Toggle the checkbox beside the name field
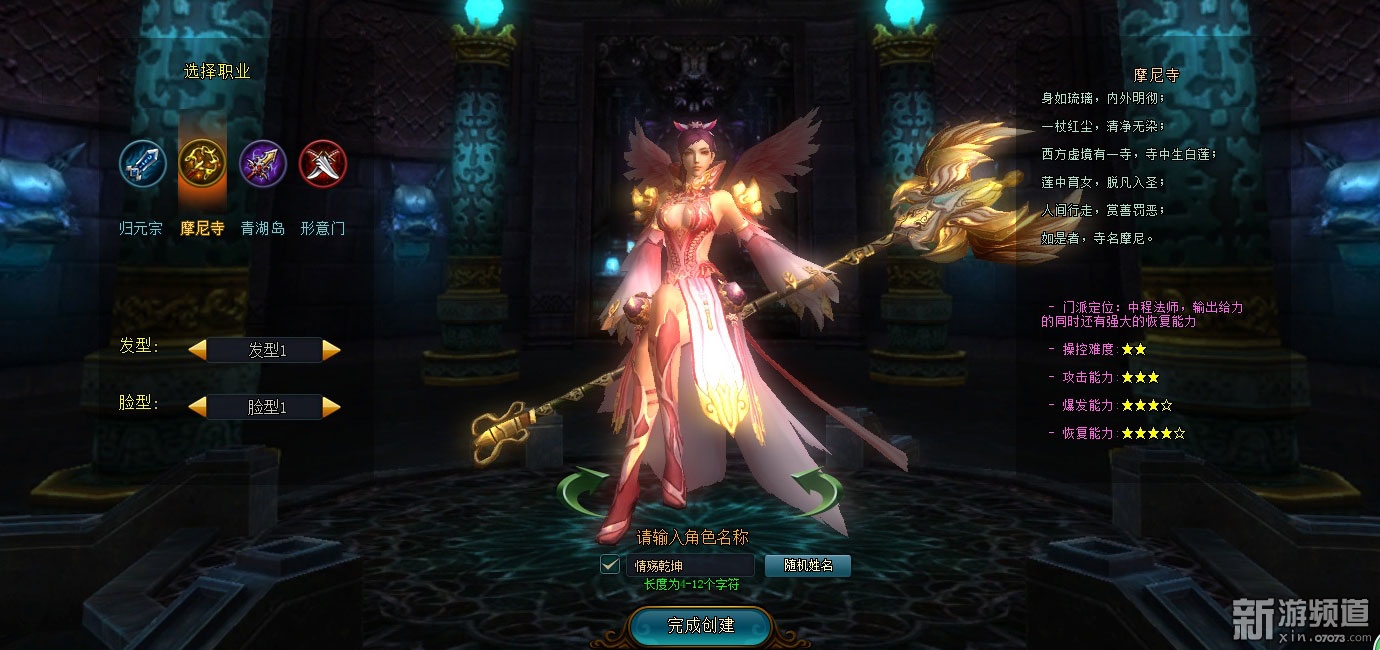 point(610,565)
